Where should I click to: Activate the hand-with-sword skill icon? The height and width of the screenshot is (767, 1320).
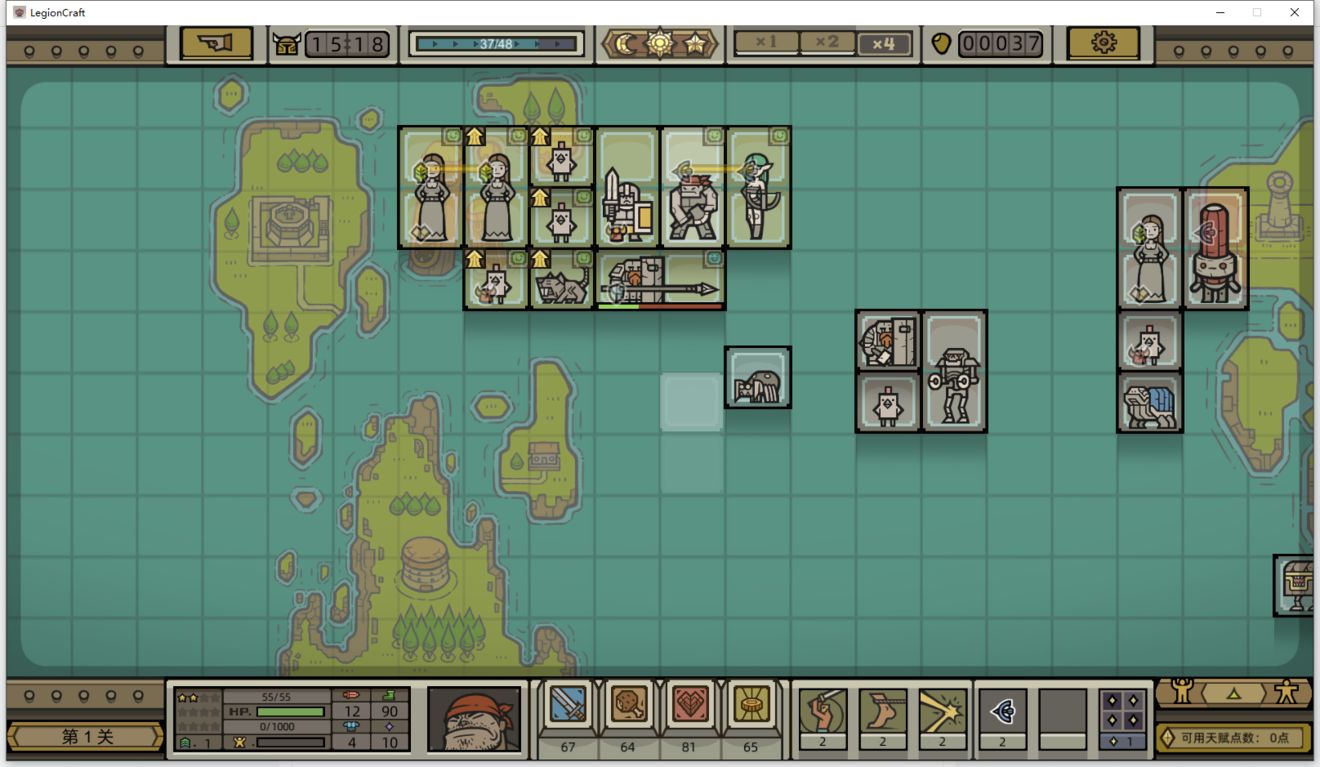[822, 711]
